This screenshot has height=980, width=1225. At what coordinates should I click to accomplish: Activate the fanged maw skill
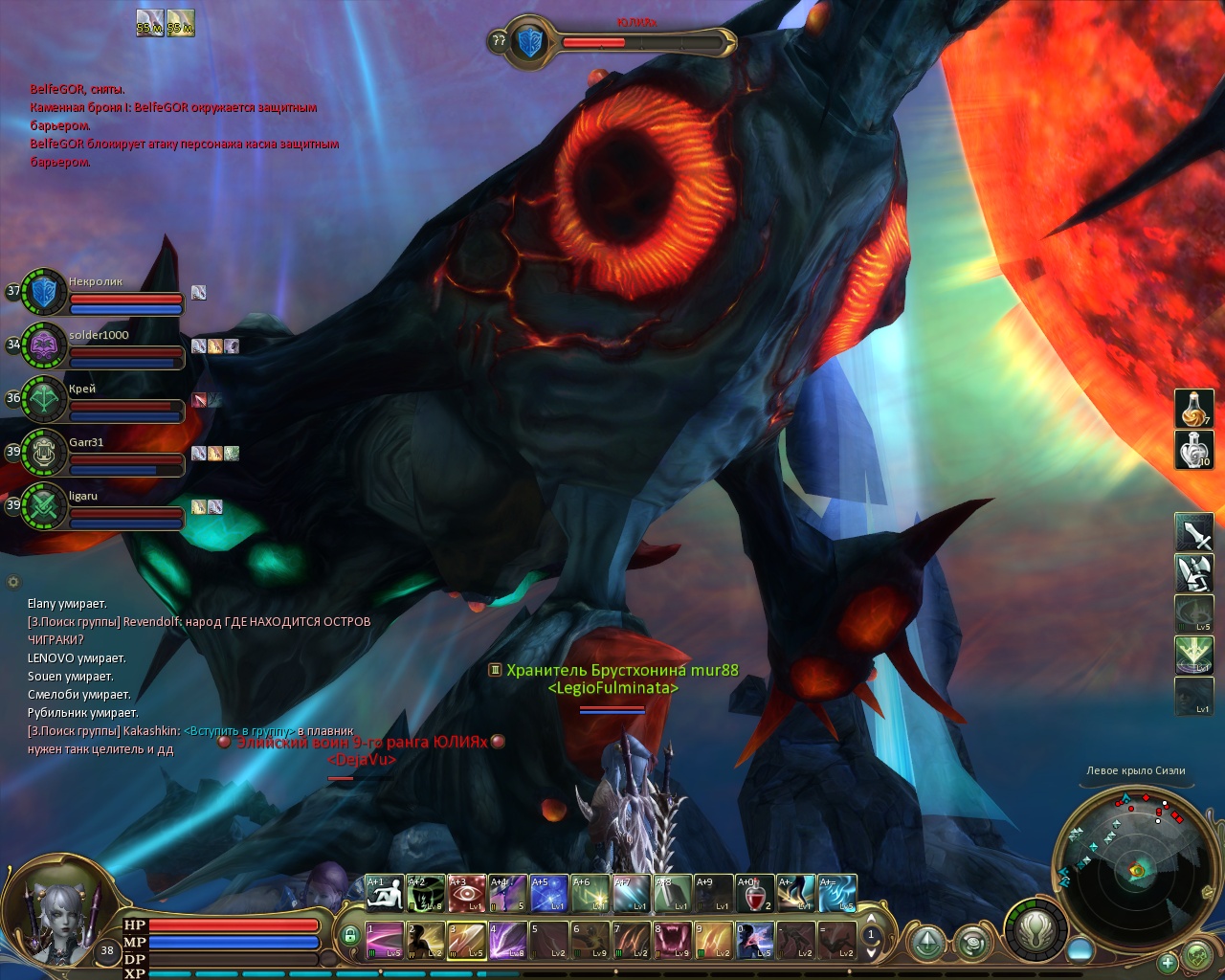(x=673, y=940)
